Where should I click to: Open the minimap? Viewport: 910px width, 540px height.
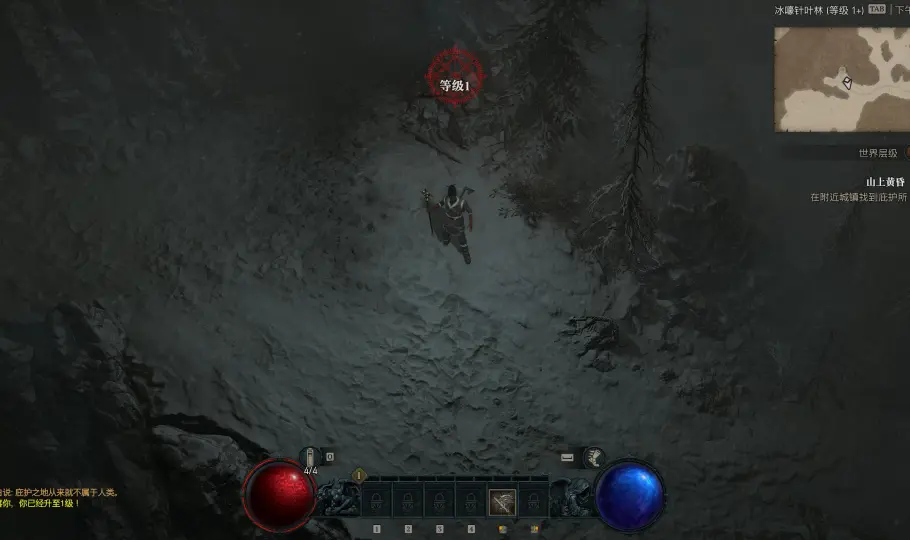click(841, 79)
